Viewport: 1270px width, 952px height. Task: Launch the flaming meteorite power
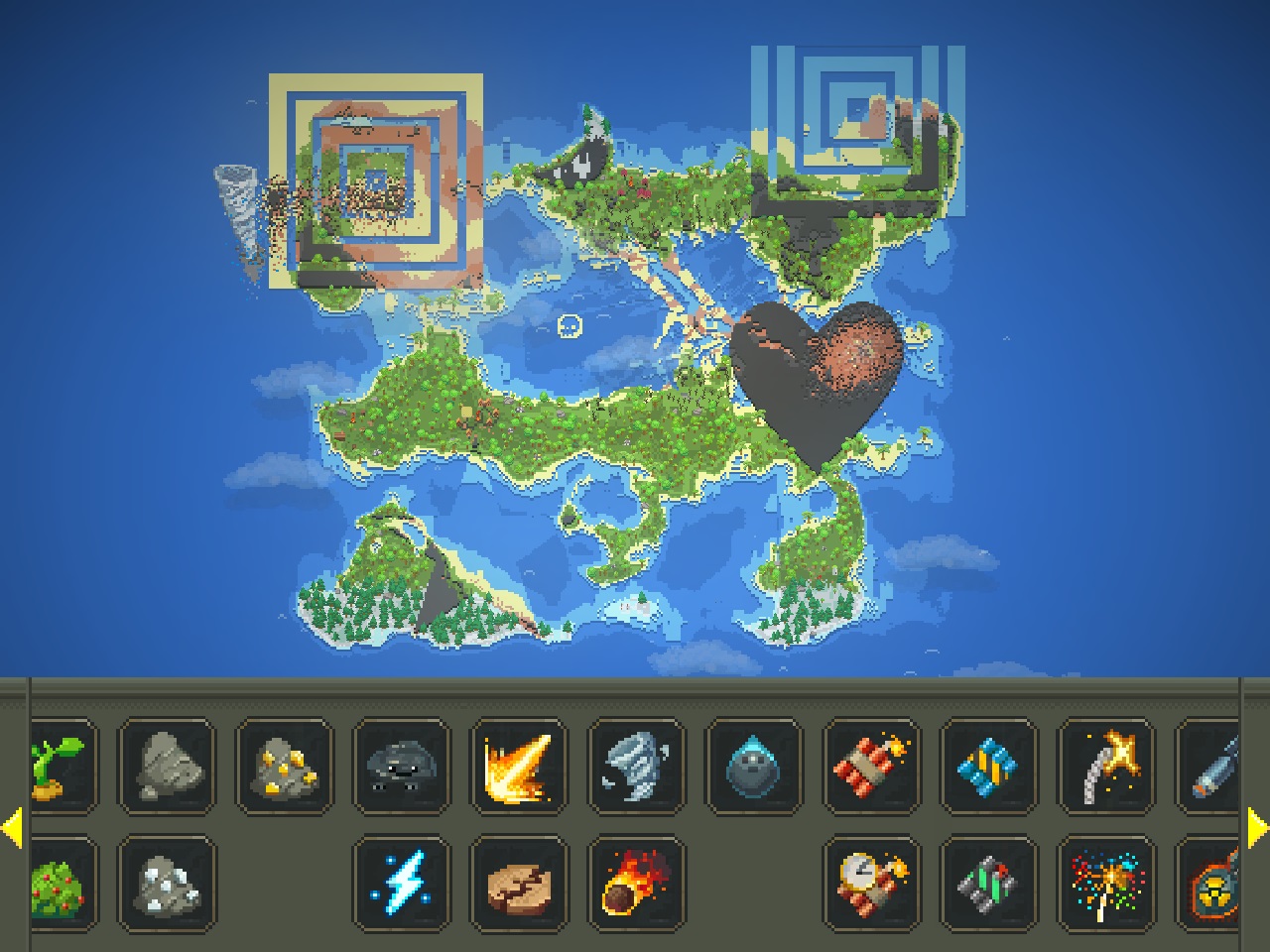tap(637, 885)
